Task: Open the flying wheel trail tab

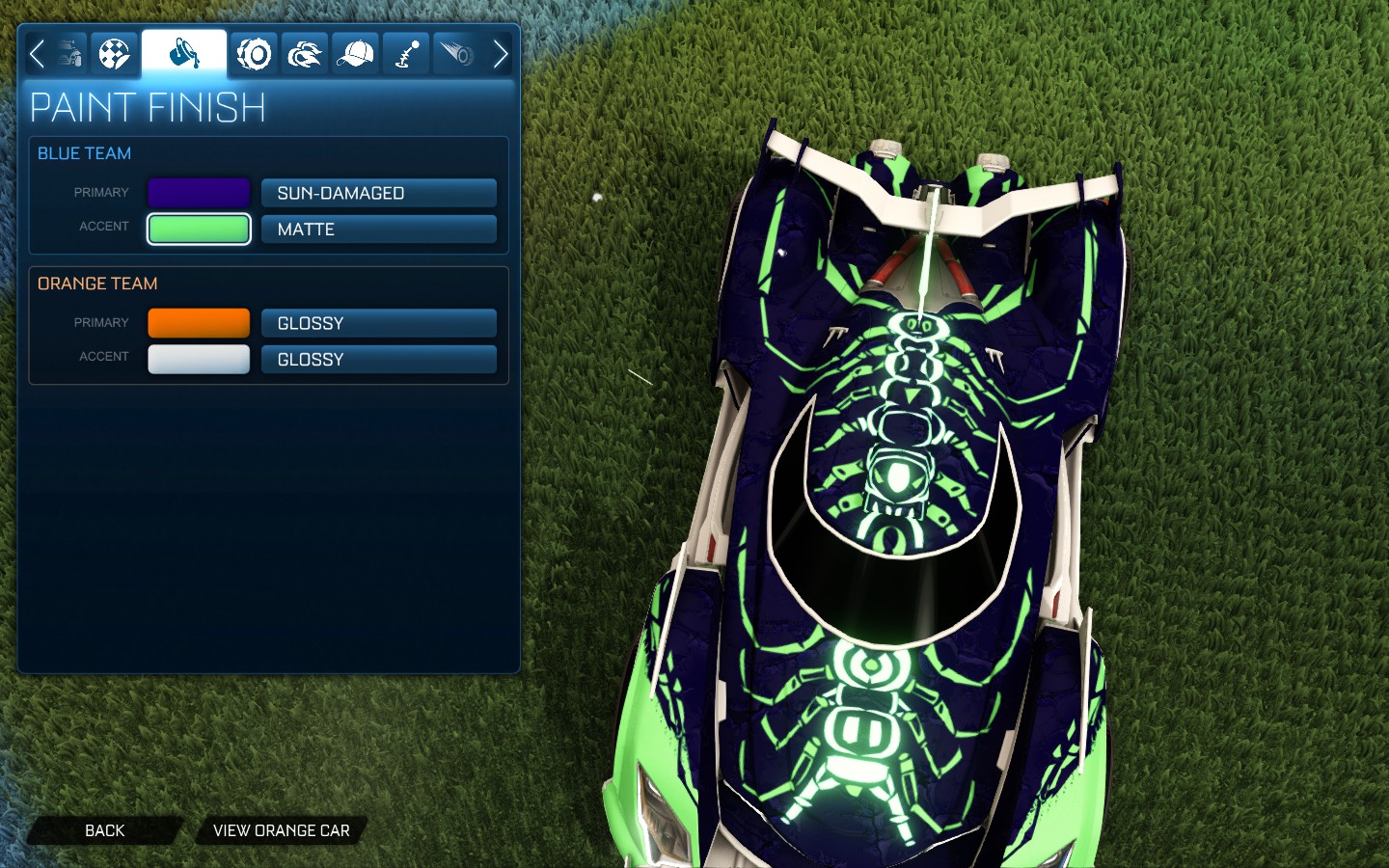Action: coord(456,53)
